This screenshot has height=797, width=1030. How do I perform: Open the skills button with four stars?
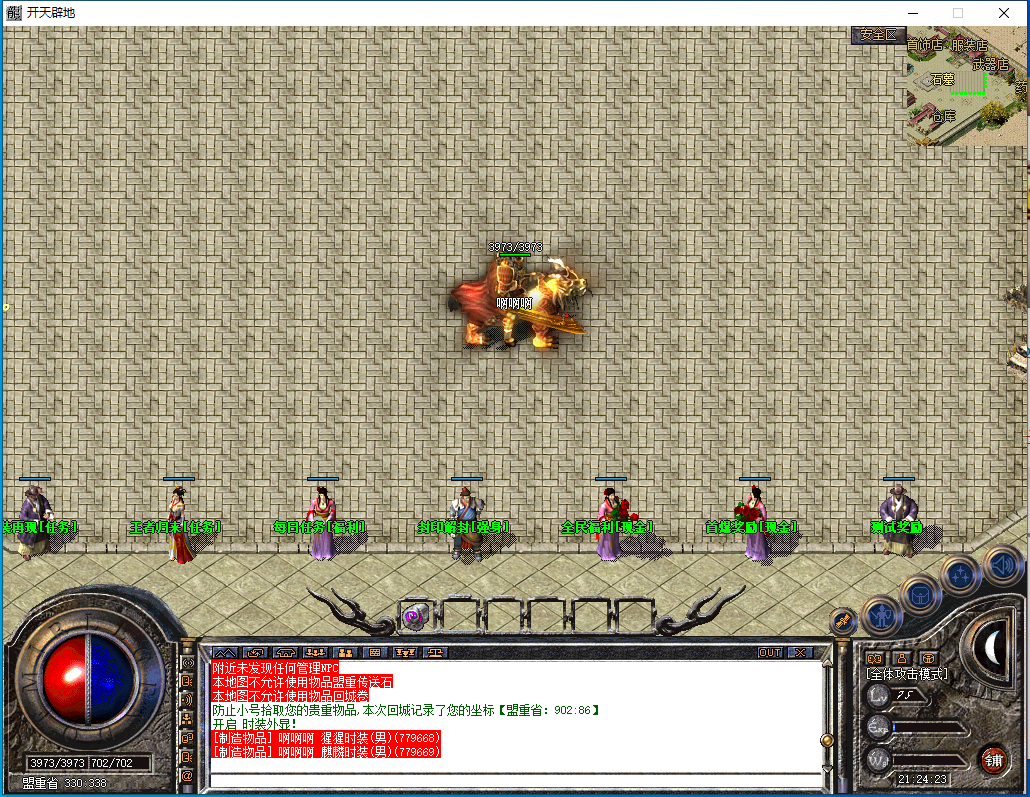(961, 574)
